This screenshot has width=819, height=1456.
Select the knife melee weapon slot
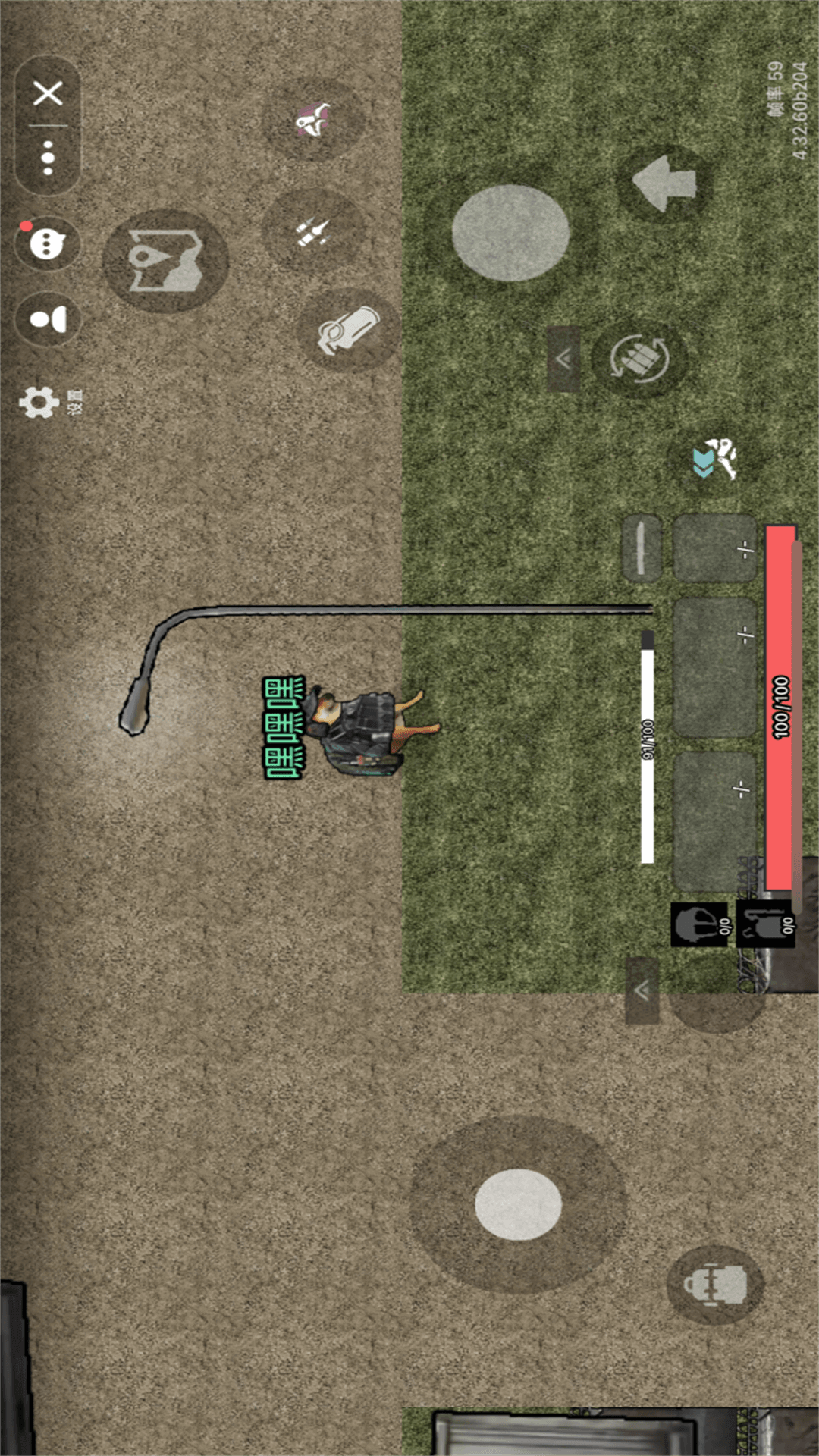[x=641, y=548]
